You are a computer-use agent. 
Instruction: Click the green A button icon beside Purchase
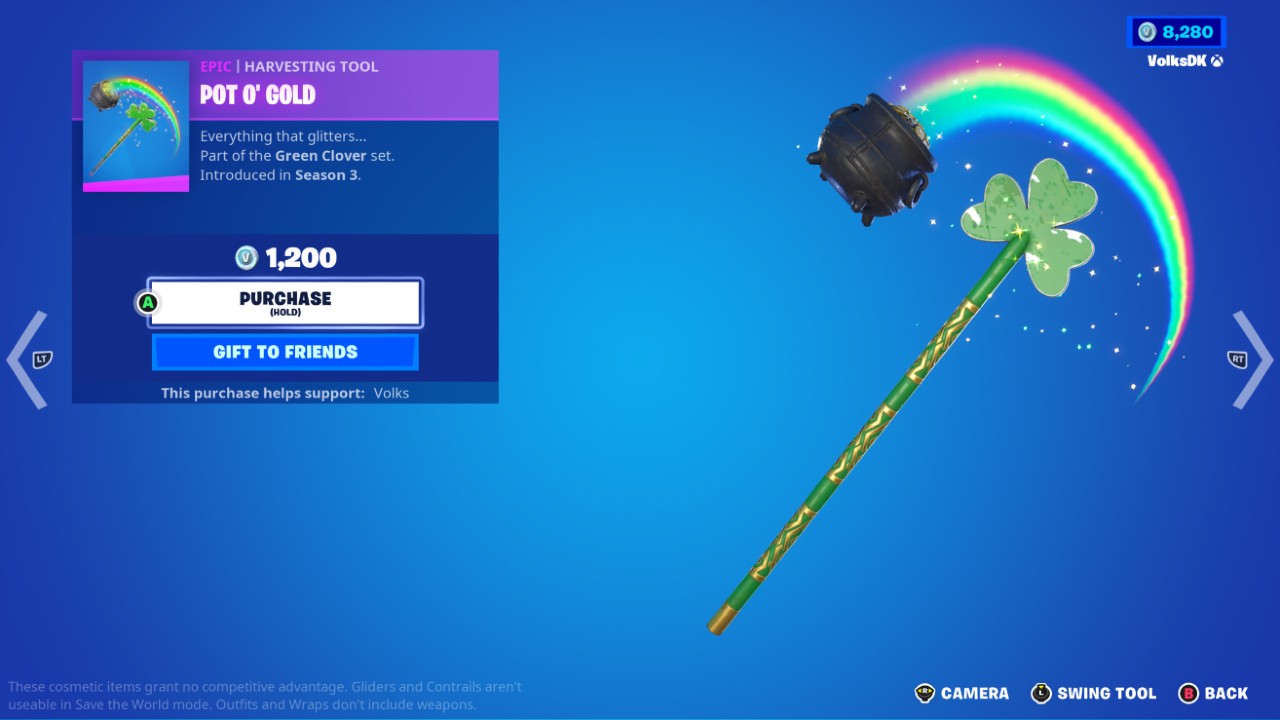click(148, 301)
